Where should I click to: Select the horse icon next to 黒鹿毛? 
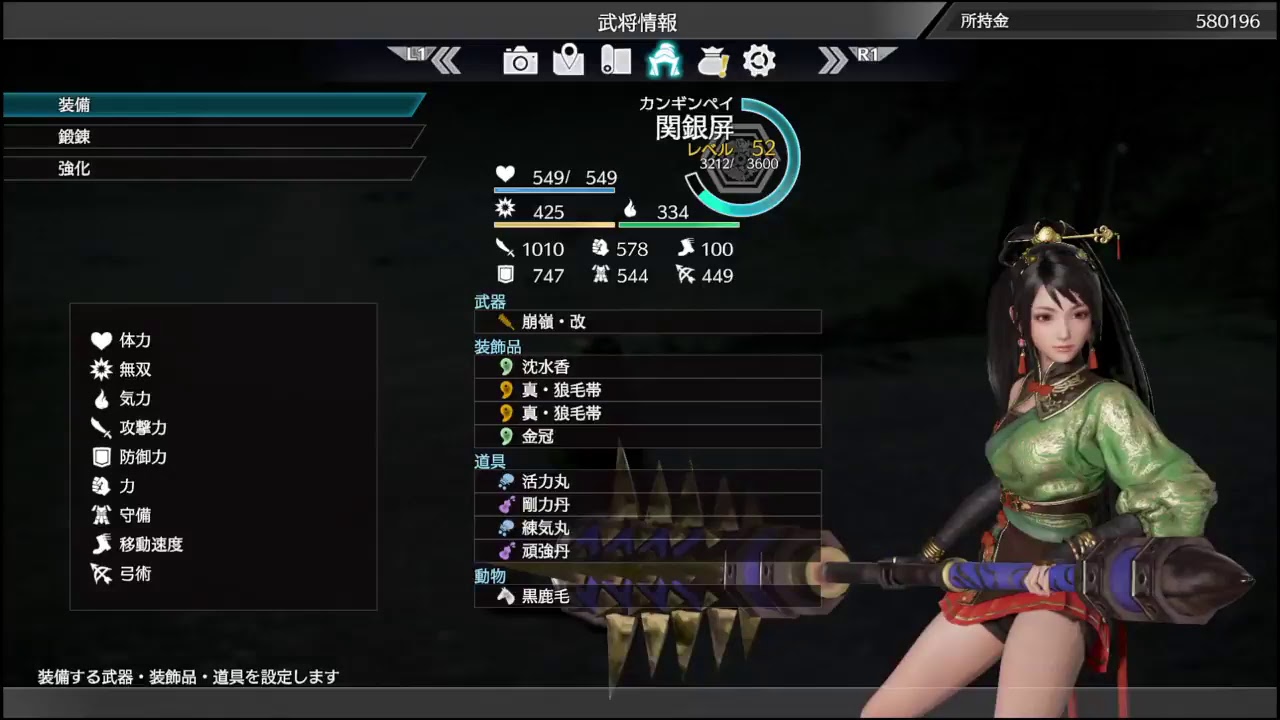pos(505,596)
